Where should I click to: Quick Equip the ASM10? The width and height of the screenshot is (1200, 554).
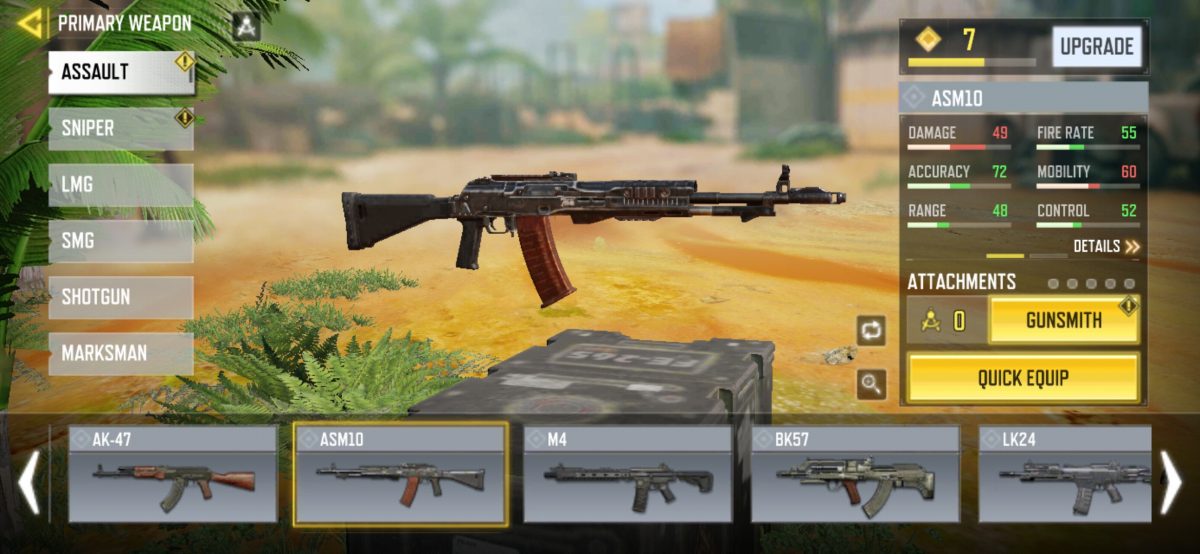1023,378
